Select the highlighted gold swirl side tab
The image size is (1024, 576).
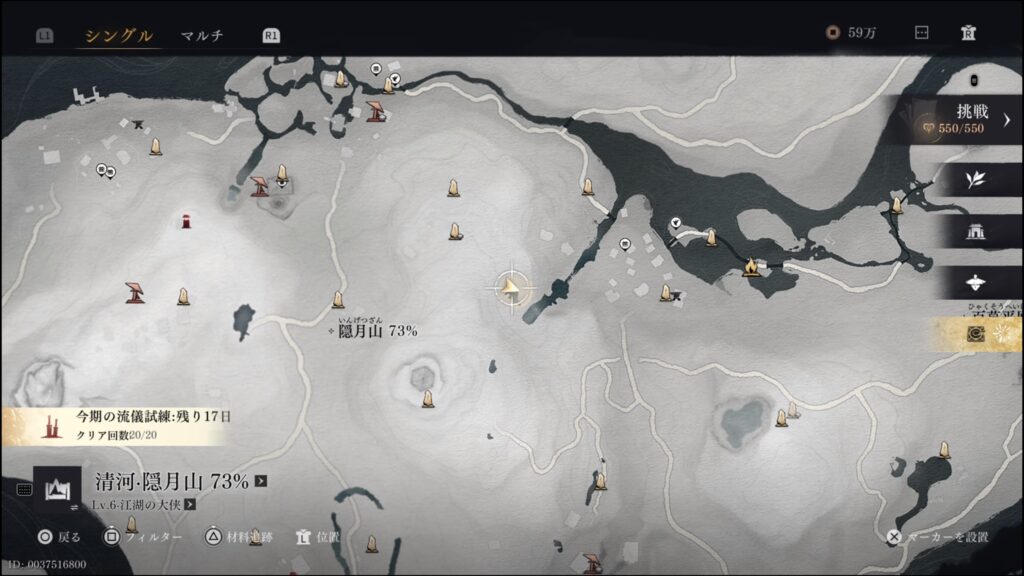[x=976, y=335]
